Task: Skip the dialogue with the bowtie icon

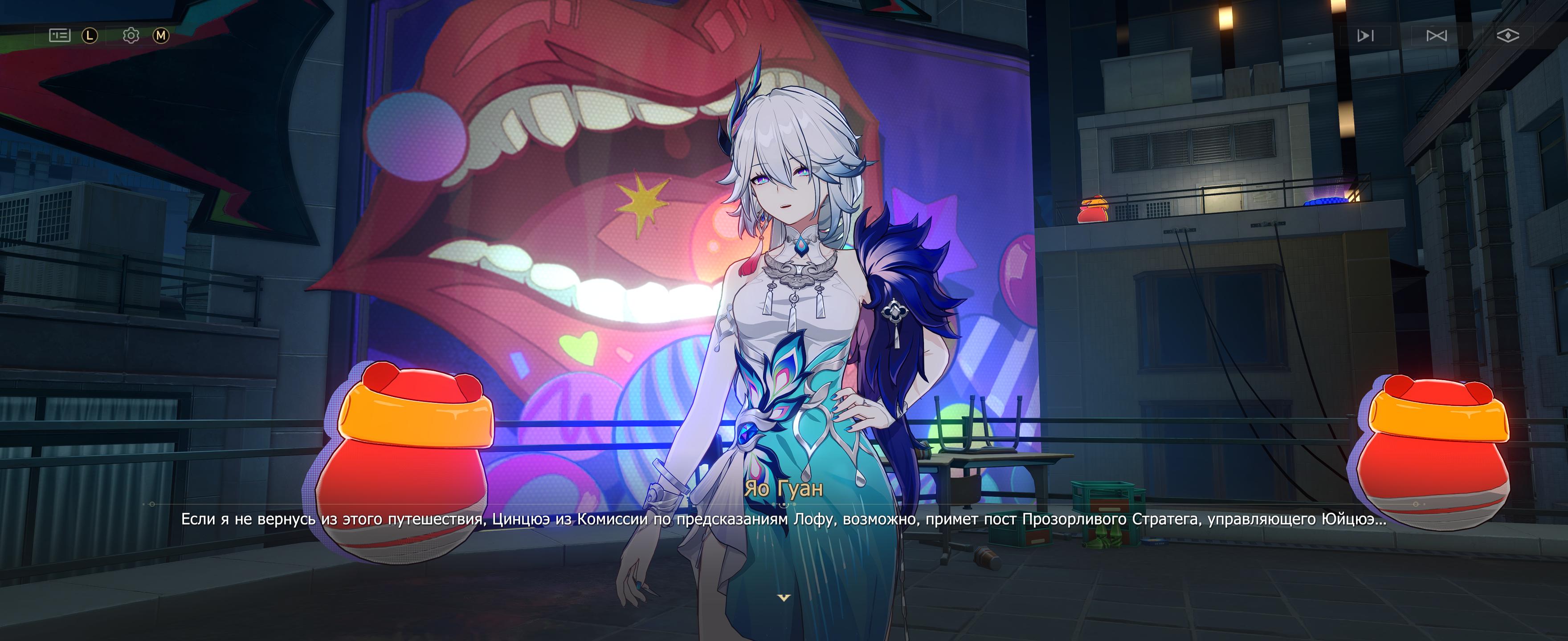Action: pos(1437,36)
